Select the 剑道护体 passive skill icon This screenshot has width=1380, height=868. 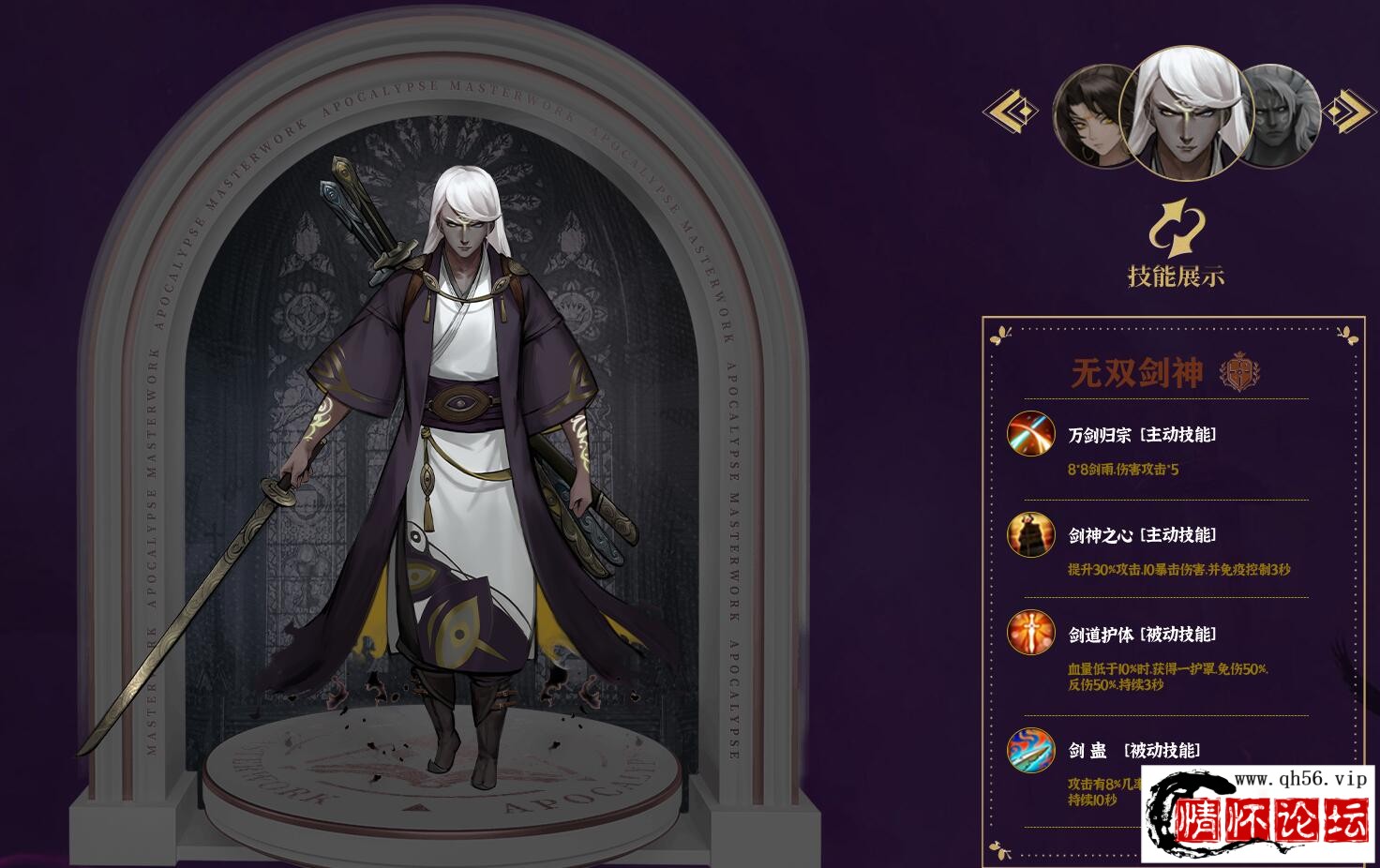coord(1031,635)
